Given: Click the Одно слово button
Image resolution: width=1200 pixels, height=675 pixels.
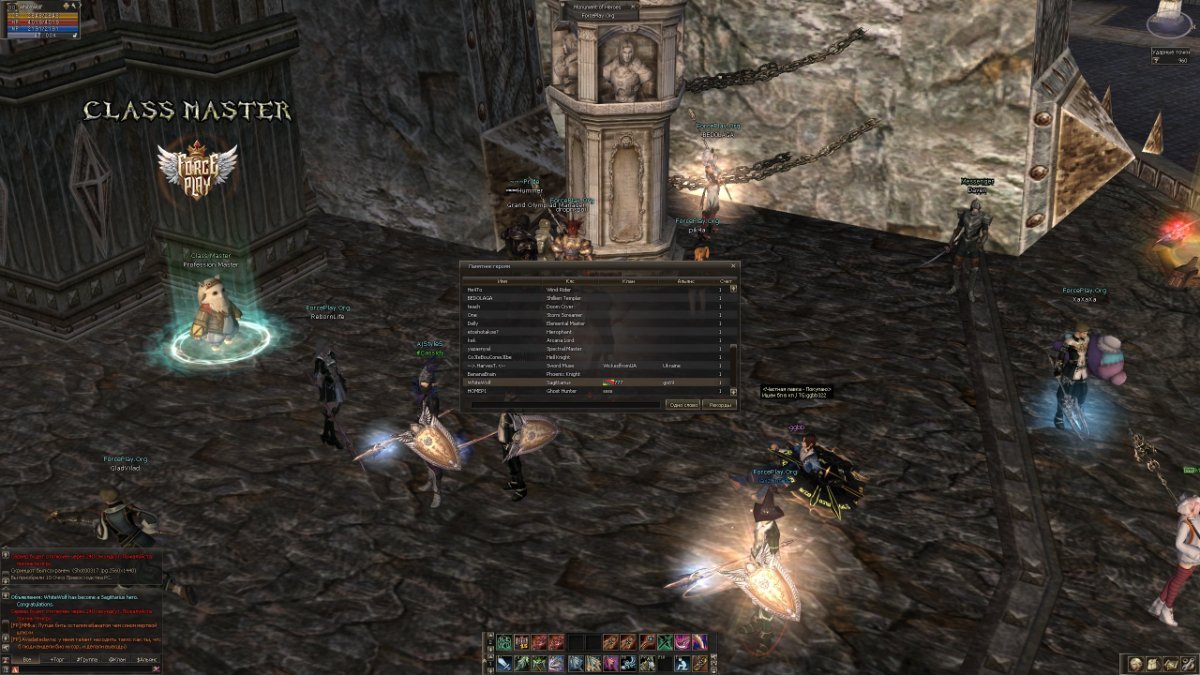Looking at the screenshot, I should point(682,405).
